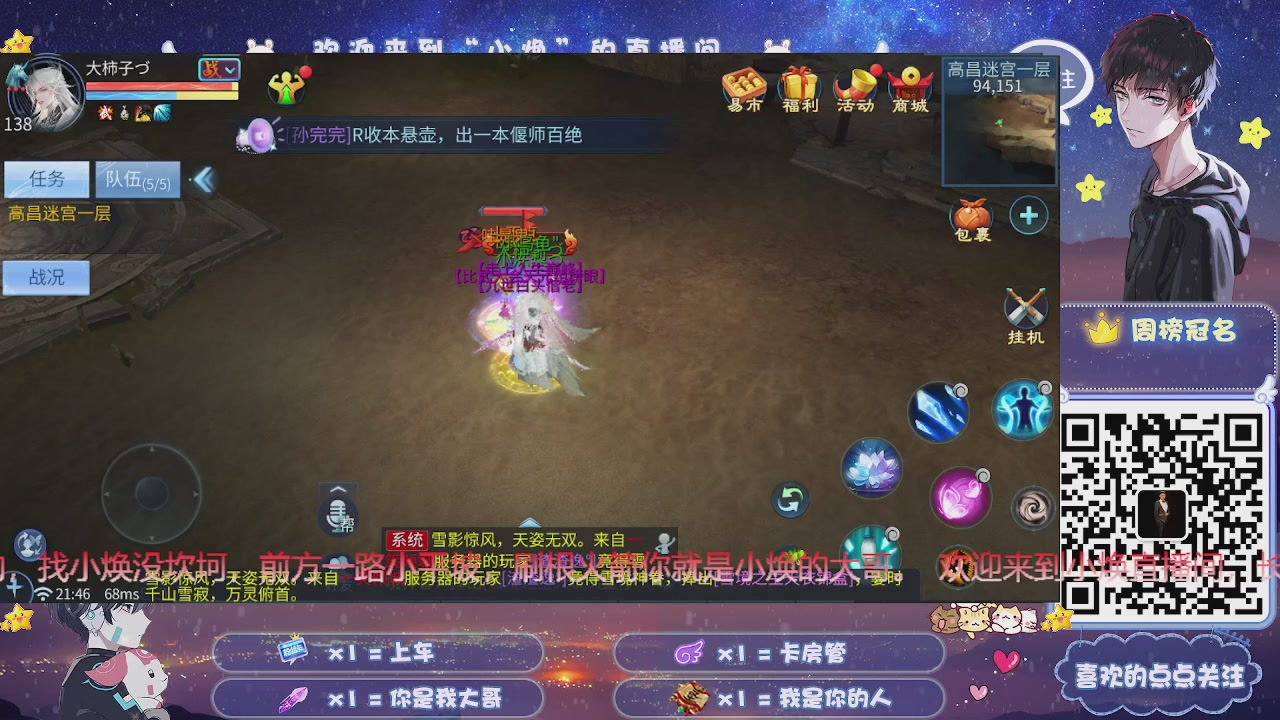Switch to the 任务 tab
1280x720 pixels.
pos(46,179)
